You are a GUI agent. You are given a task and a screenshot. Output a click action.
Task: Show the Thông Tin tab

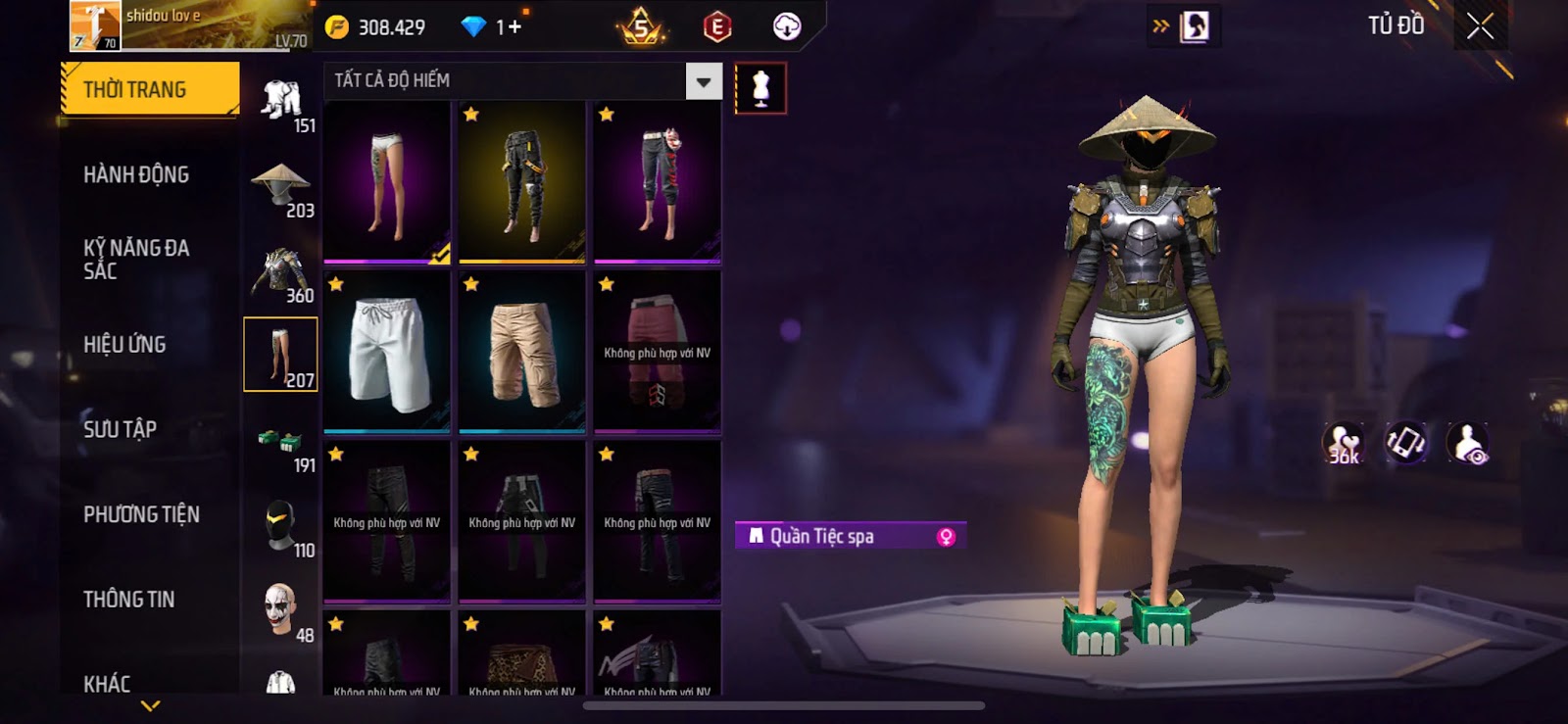tap(128, 600)
